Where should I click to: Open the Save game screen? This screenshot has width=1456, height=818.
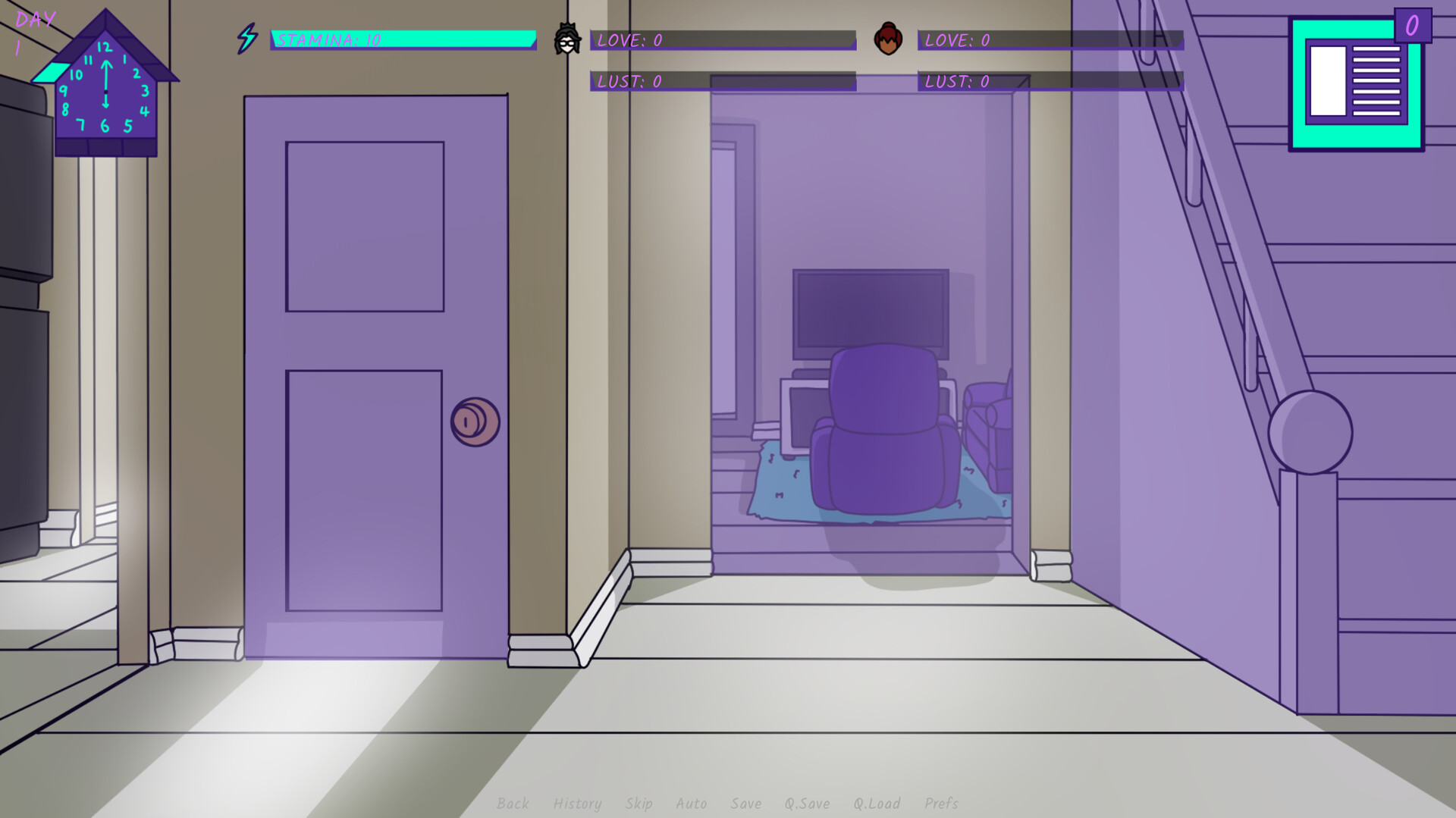click(747, 804)
